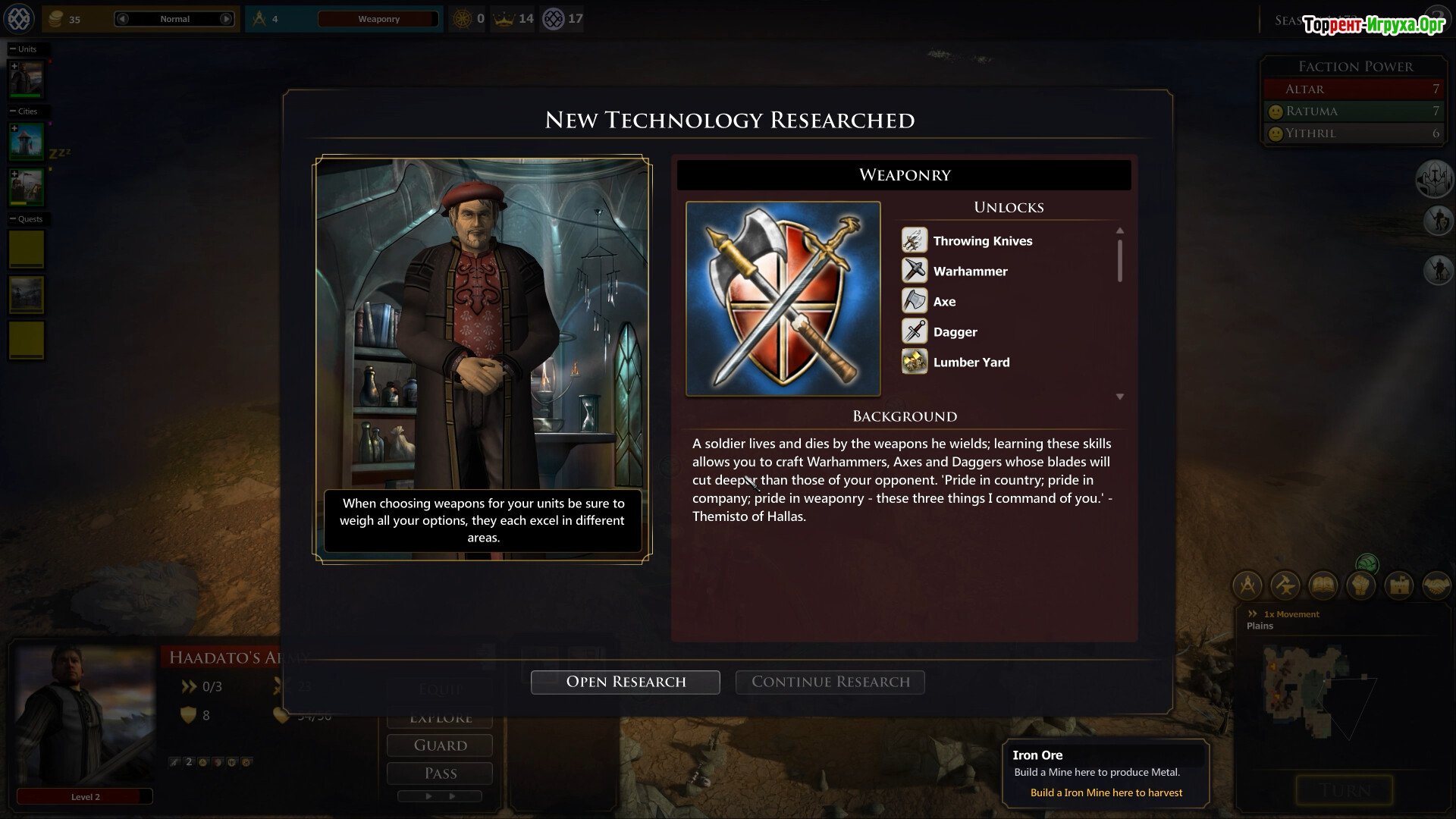
Task: Open the round emblem main menu icon
Action: pyautogui.click(x=19, y=18)
